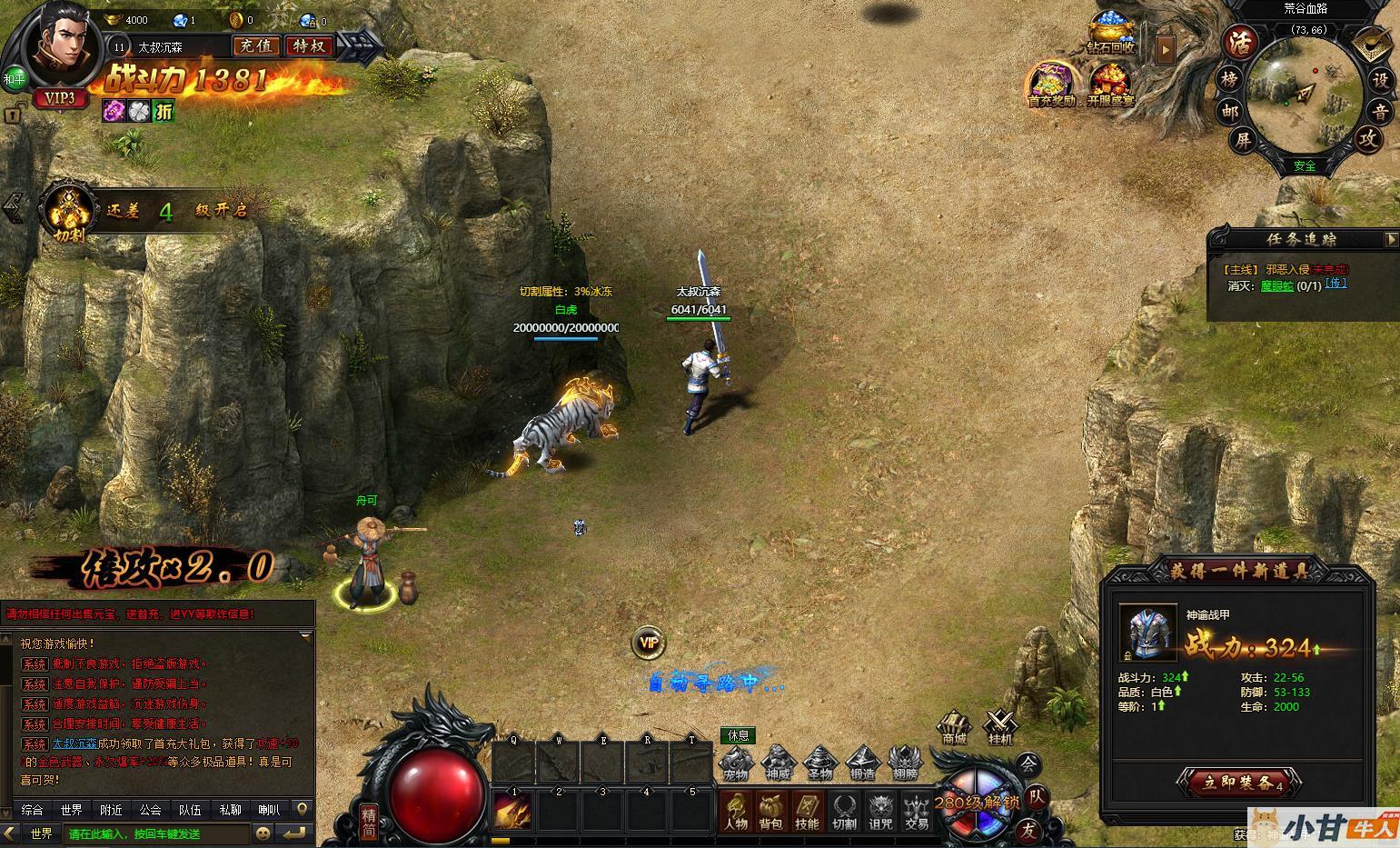Click the 魔眼蛇 quest target link
The height and width of the screenshot is (848, 1400).
pos(1276,285)
